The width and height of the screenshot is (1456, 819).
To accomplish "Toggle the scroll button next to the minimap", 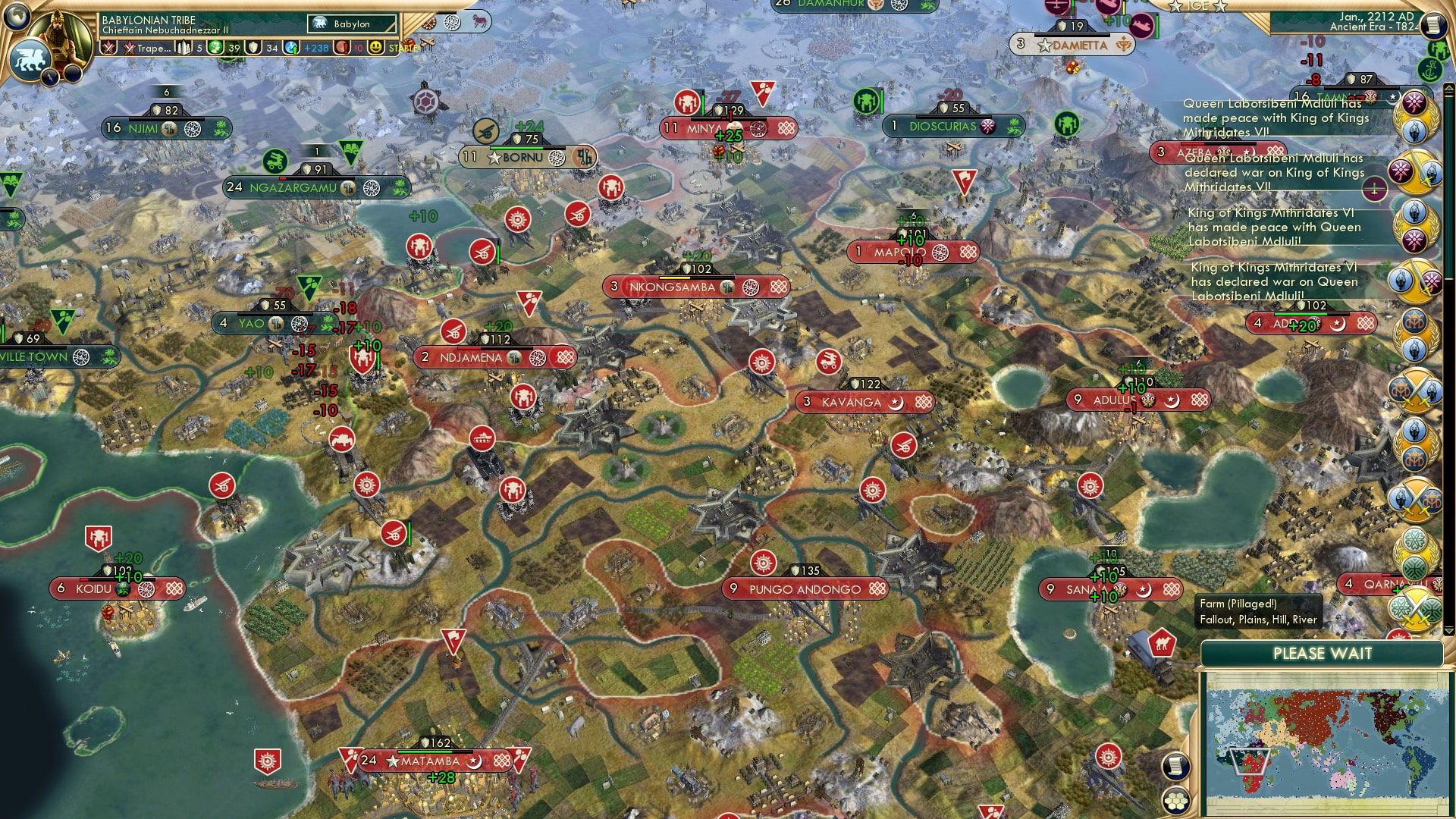I will point(1175,766).
